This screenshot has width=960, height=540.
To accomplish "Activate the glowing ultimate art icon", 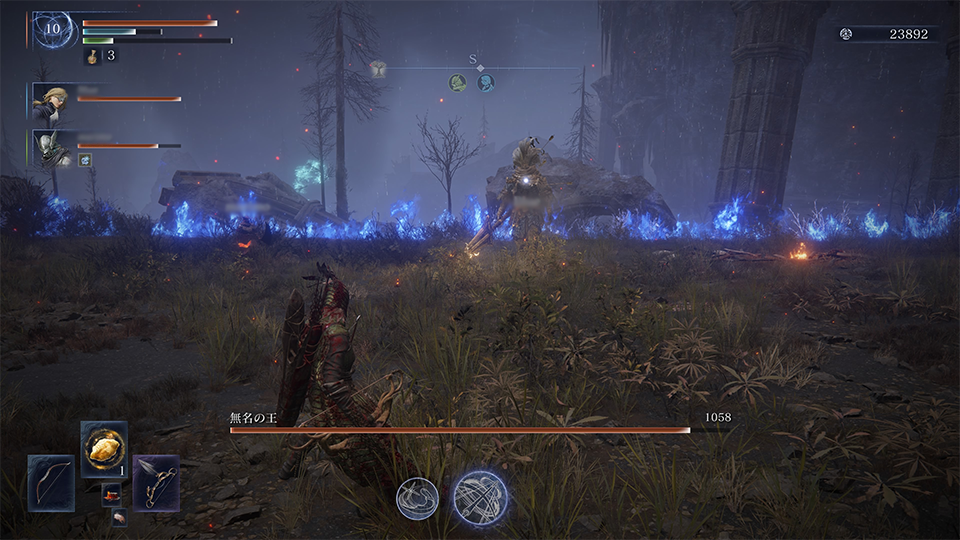I will pos(480,498).
